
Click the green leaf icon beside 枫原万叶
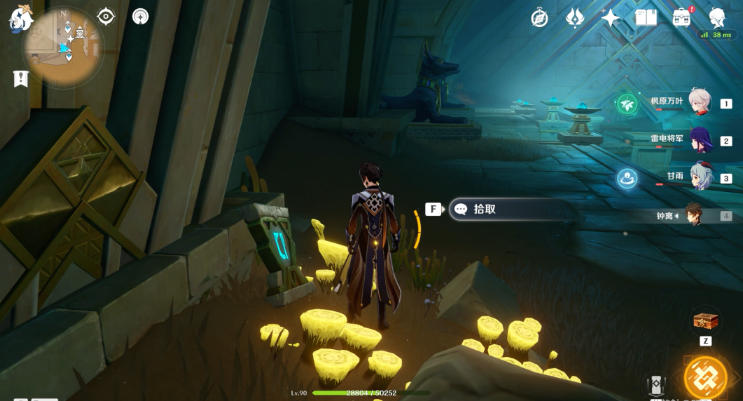pos(627,103)
